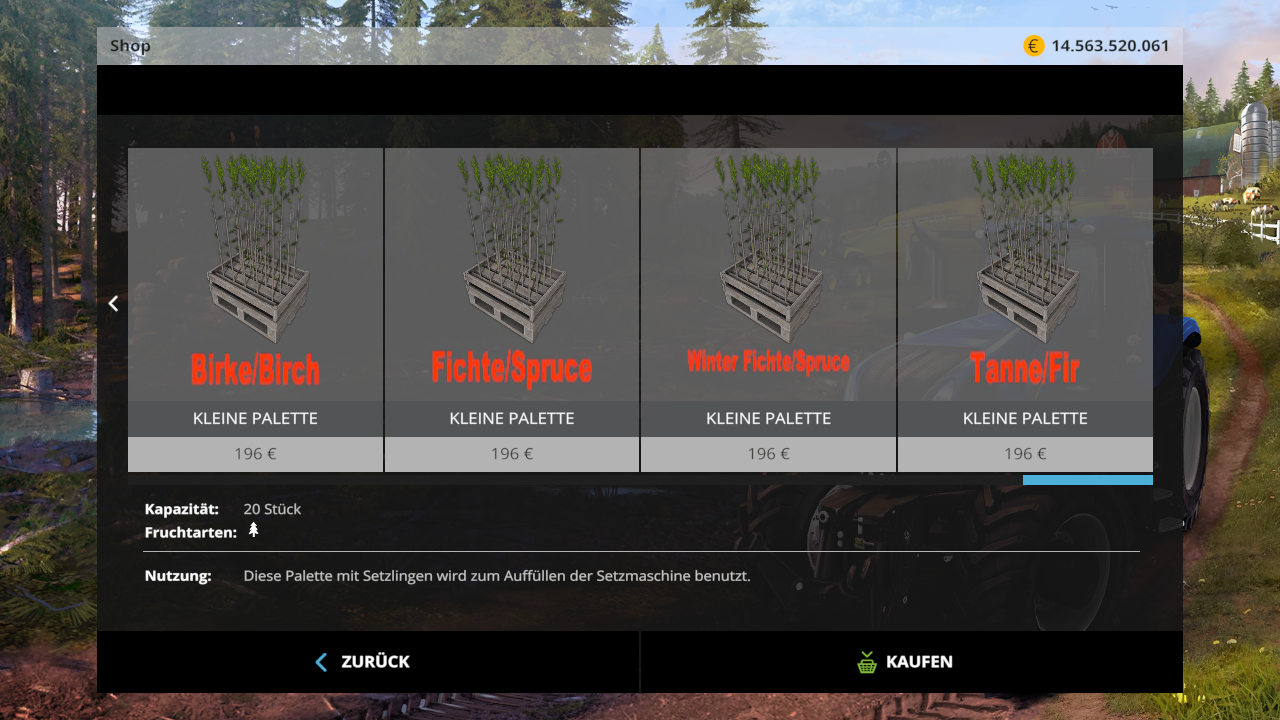Image resolution: width=1280 pixels, height=720 pixels.
Task: Click the blue shop scrollbar indicator
Action: 1087,480
